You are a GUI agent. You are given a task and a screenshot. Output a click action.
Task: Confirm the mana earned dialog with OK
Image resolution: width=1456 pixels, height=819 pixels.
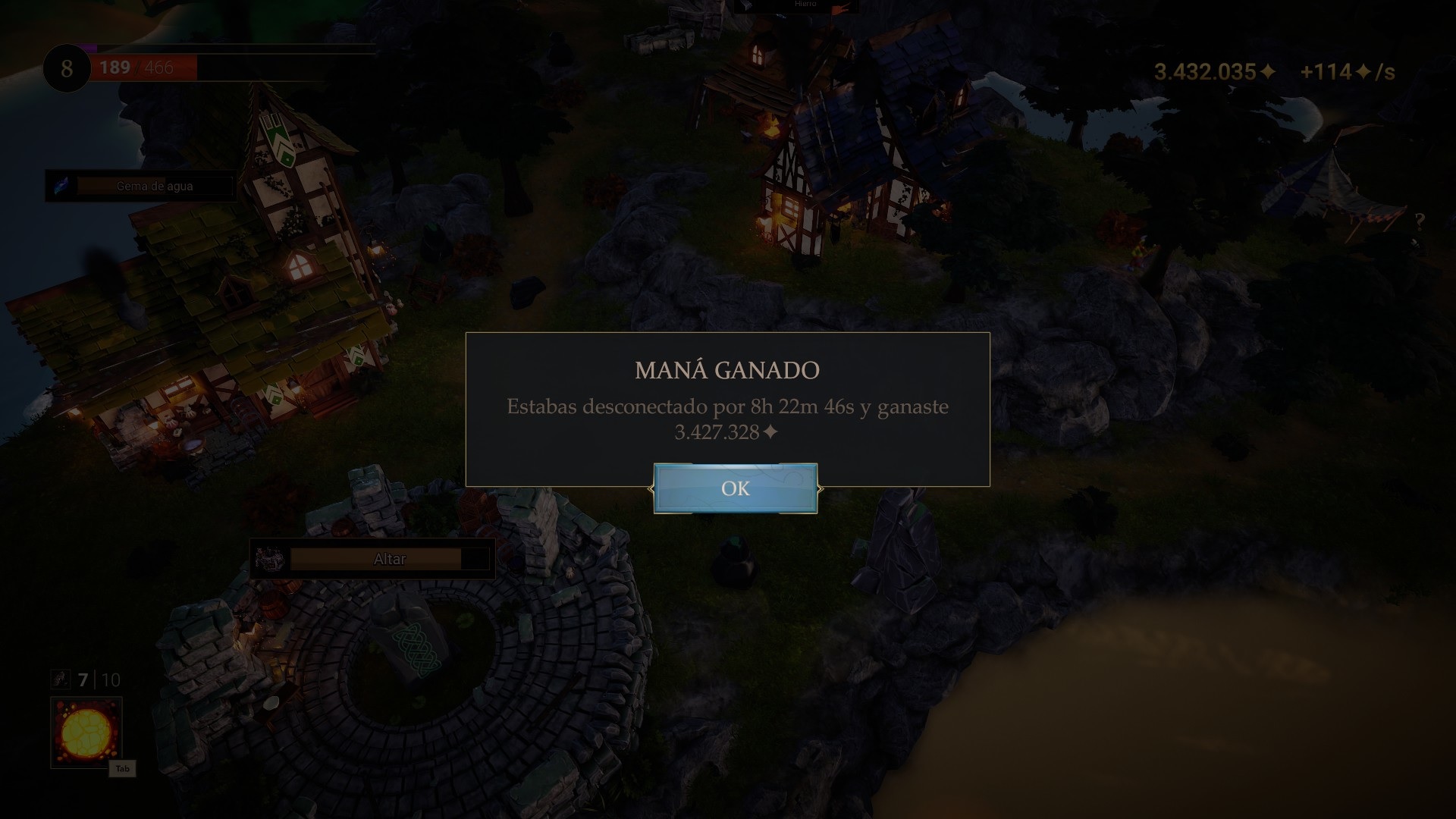pos(735,488)
